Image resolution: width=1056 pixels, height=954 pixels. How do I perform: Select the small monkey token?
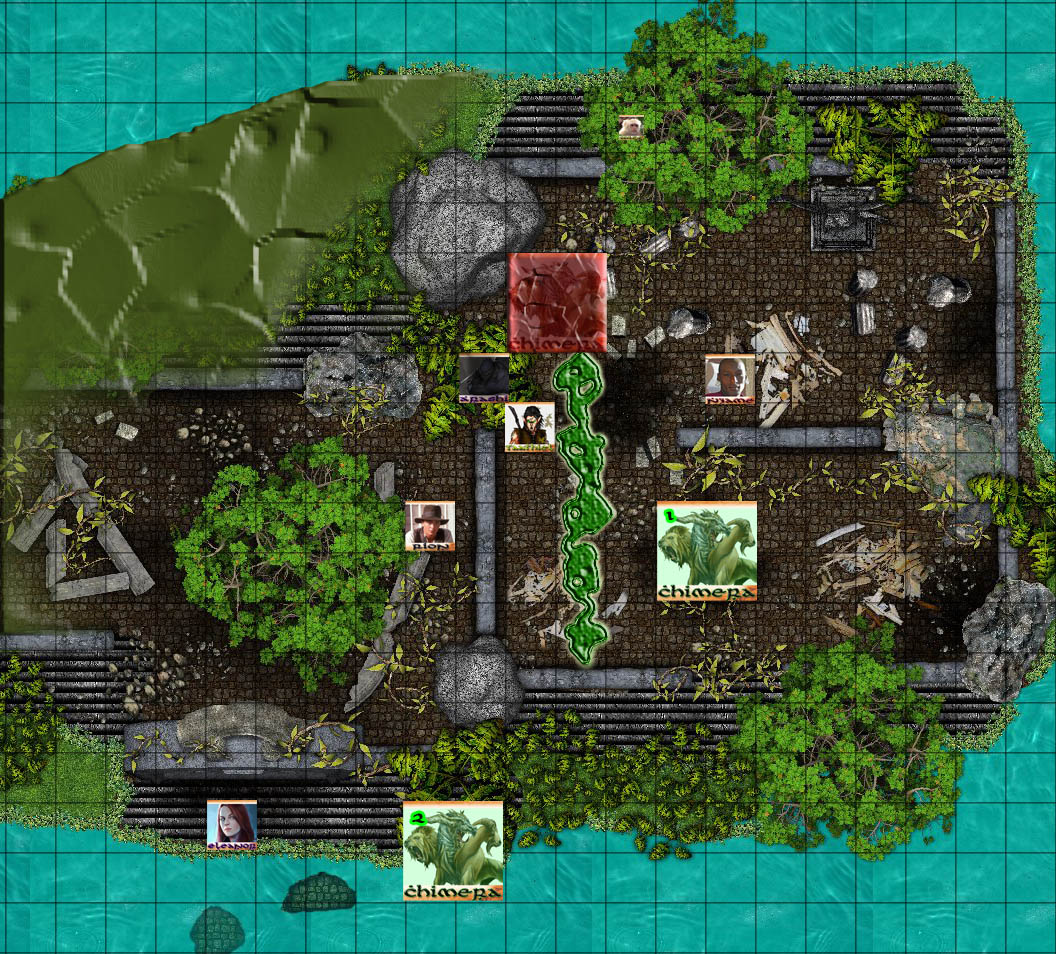(630, 127)
